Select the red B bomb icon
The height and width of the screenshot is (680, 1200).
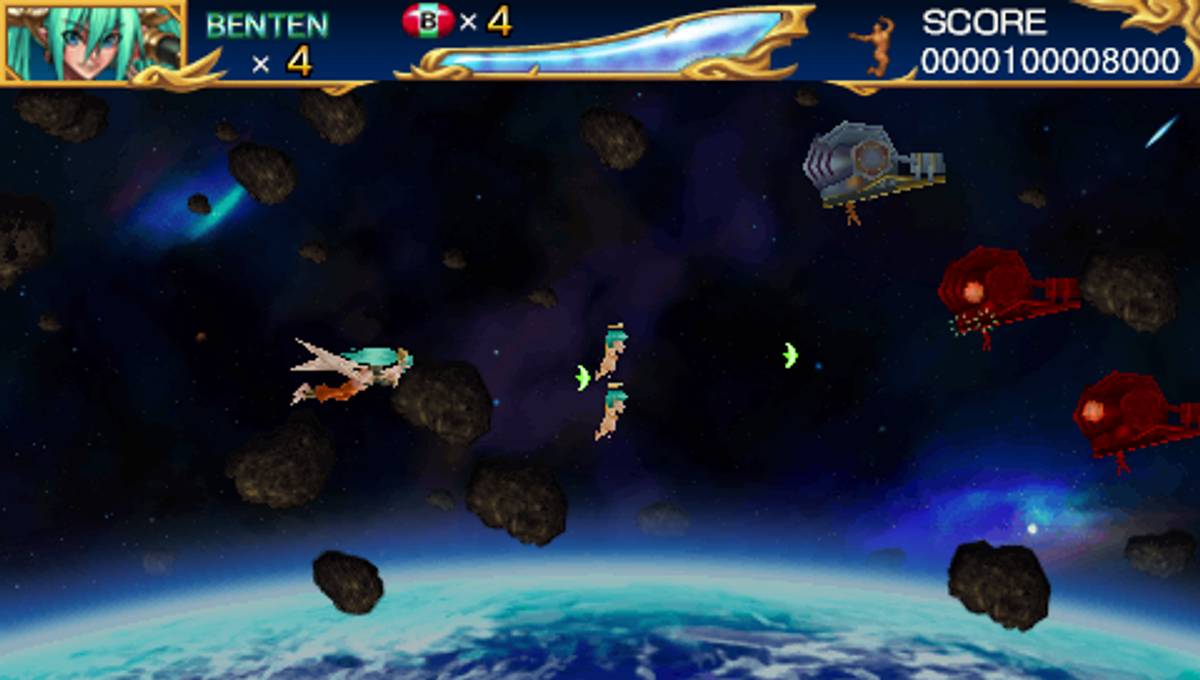tap(428, 21)
